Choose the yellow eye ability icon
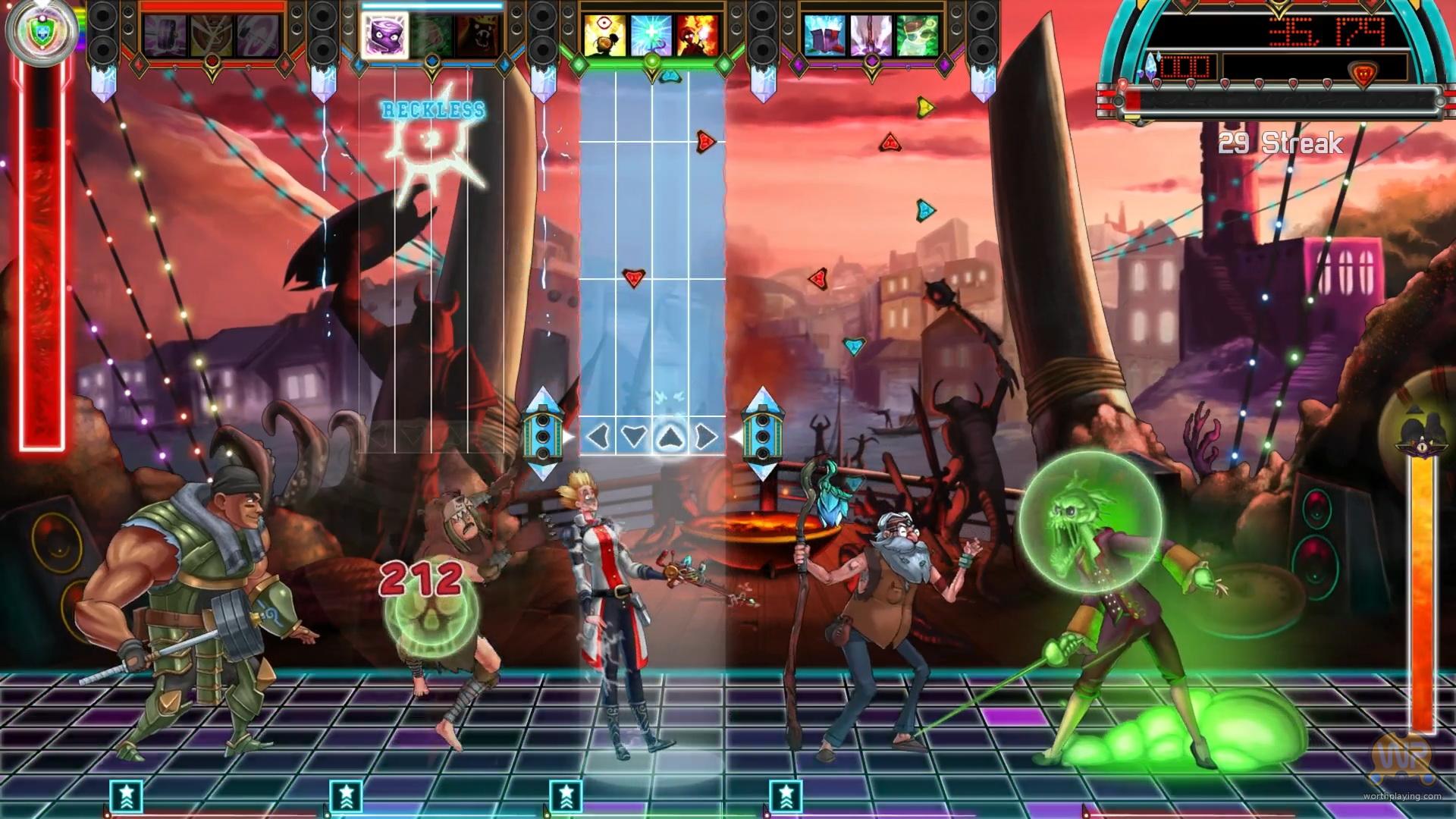The image size is (1456, 819). pos(604,36)
